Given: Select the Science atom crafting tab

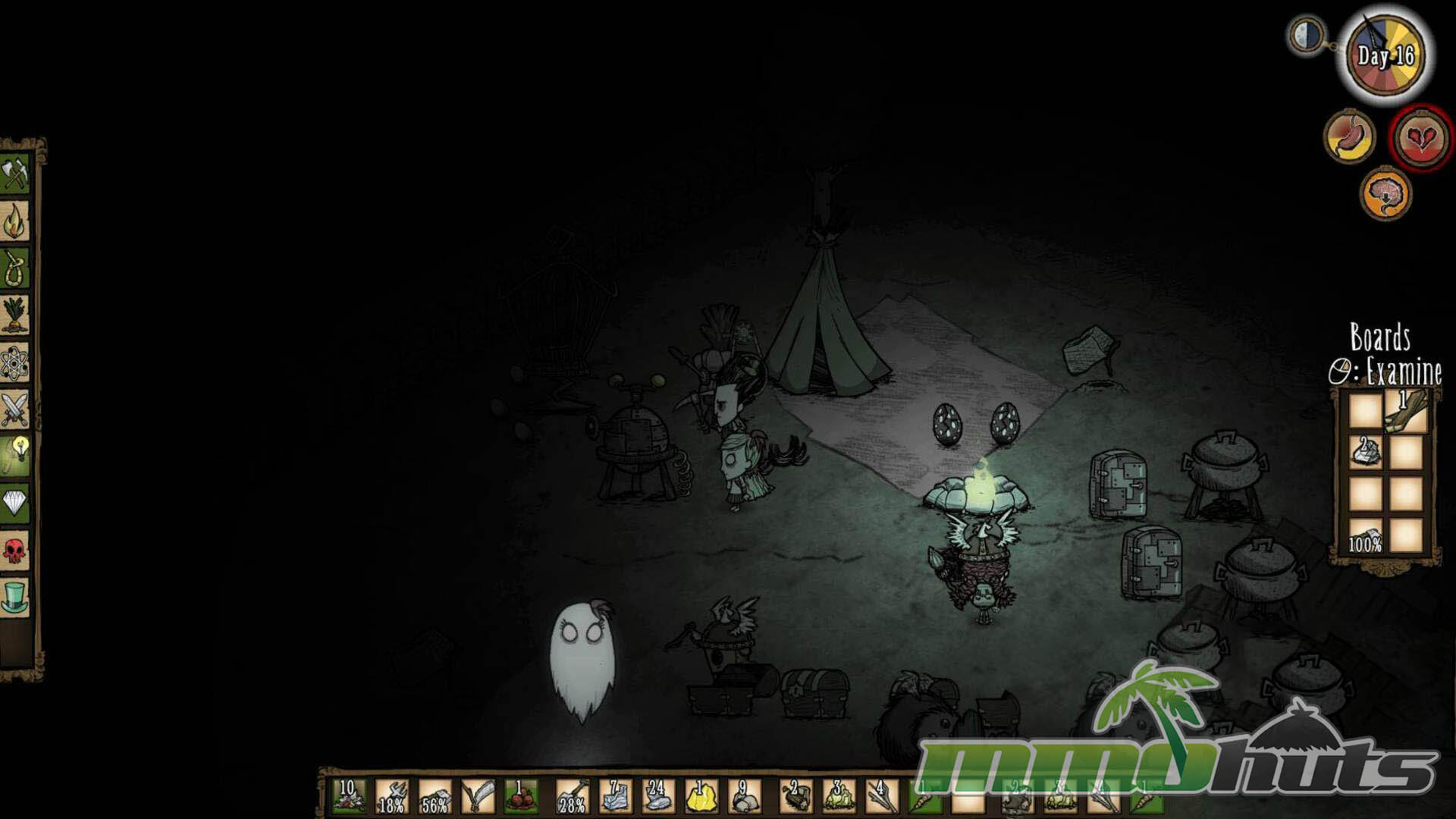Looking at the screenshot, I should tap(15, 363).
